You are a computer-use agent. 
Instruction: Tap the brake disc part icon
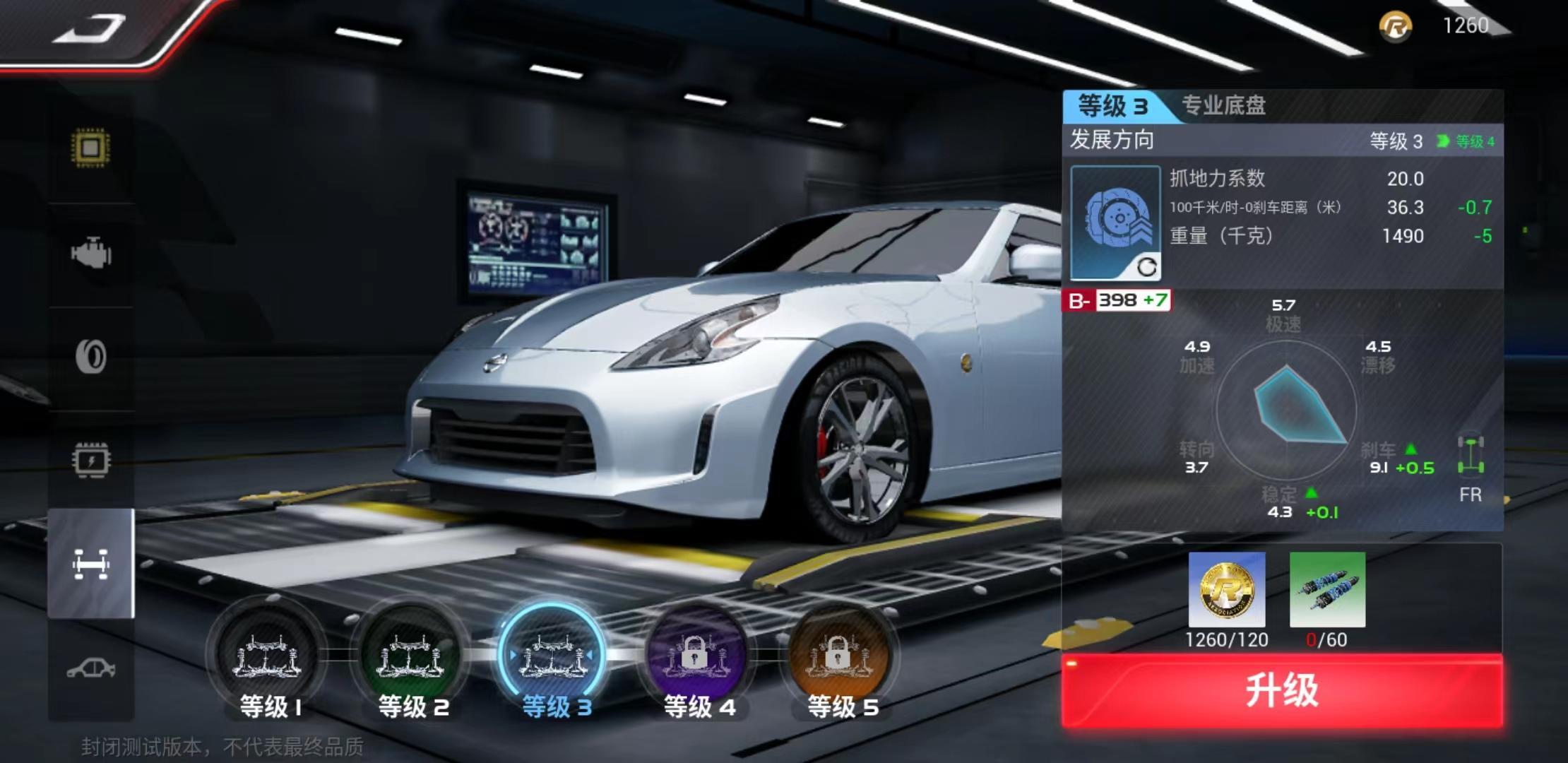(x=1115, y=223)
